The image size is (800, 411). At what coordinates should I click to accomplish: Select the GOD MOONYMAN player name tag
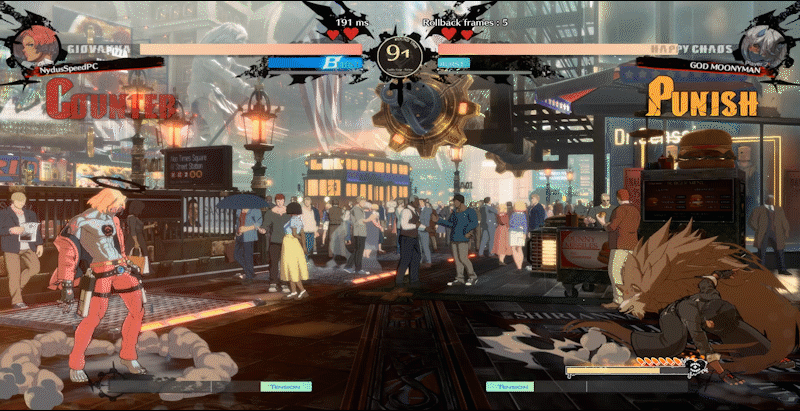pos(717,64)
